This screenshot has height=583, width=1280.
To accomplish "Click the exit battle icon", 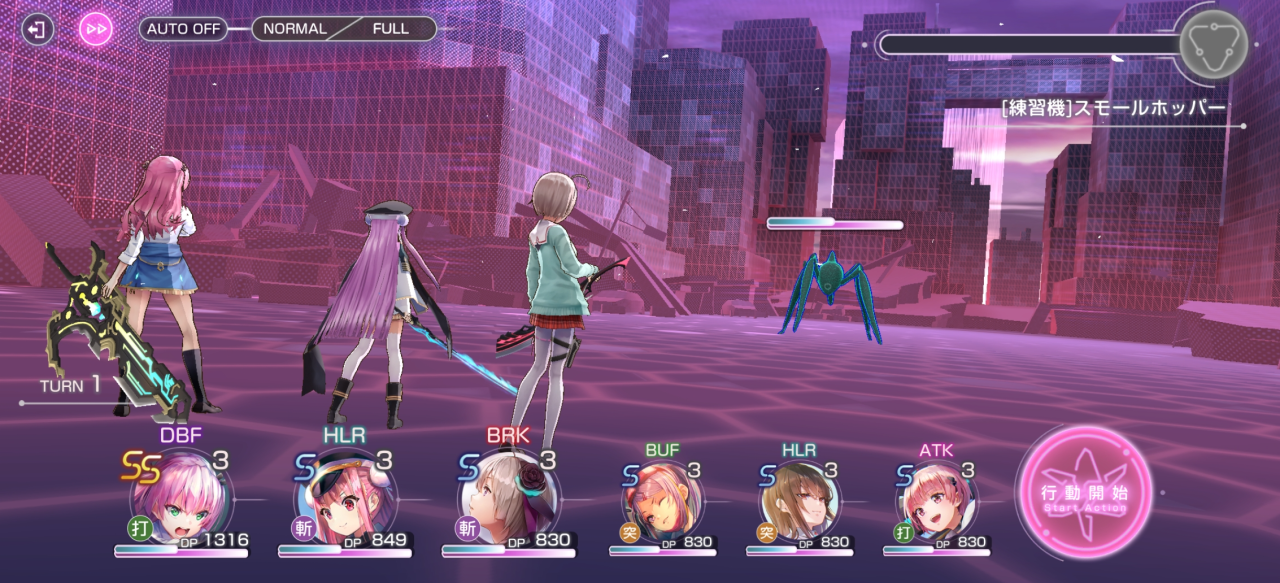I will click(x=37, y=29).
